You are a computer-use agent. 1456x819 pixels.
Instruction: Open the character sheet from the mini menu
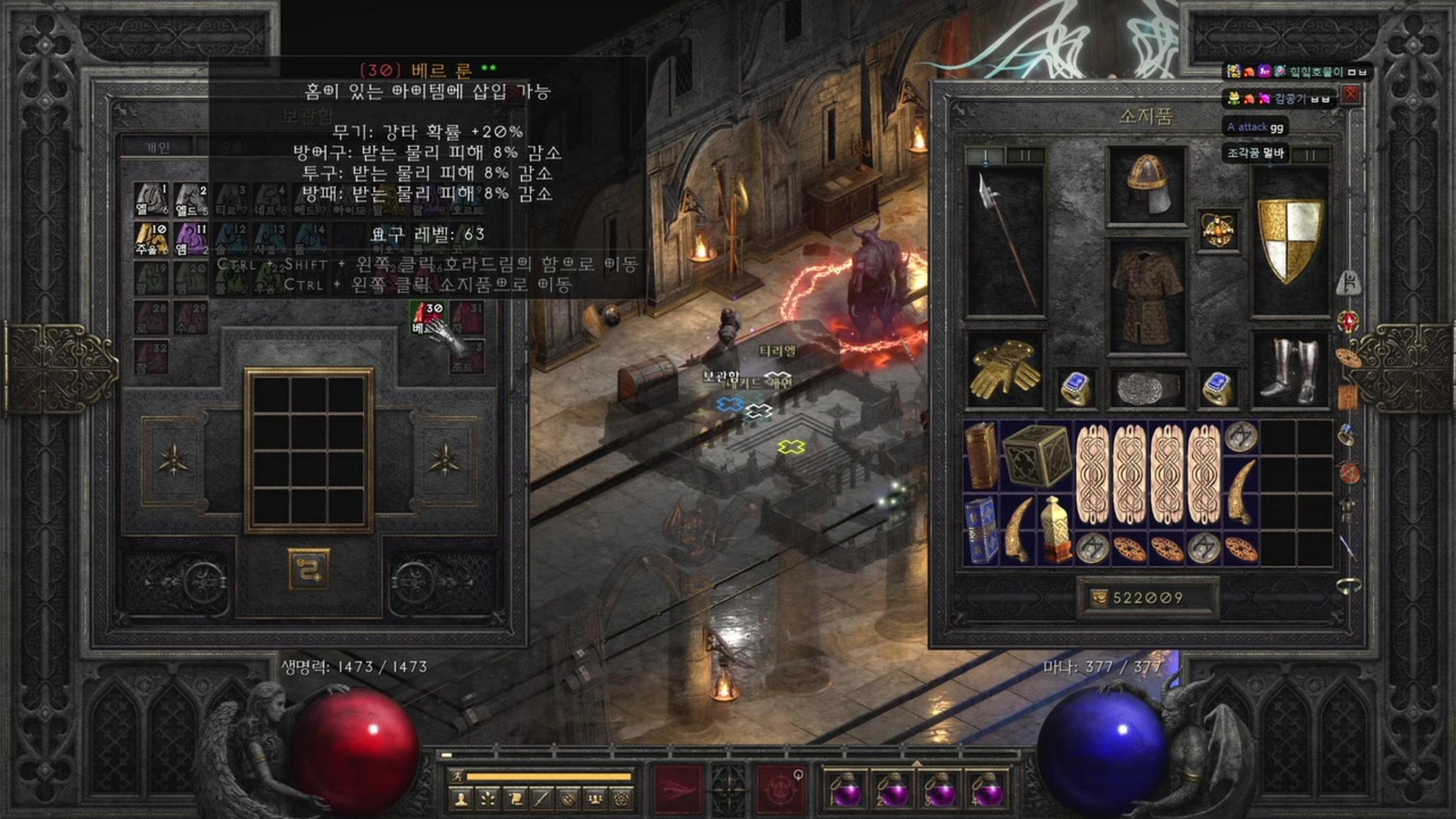click(460, 799)
